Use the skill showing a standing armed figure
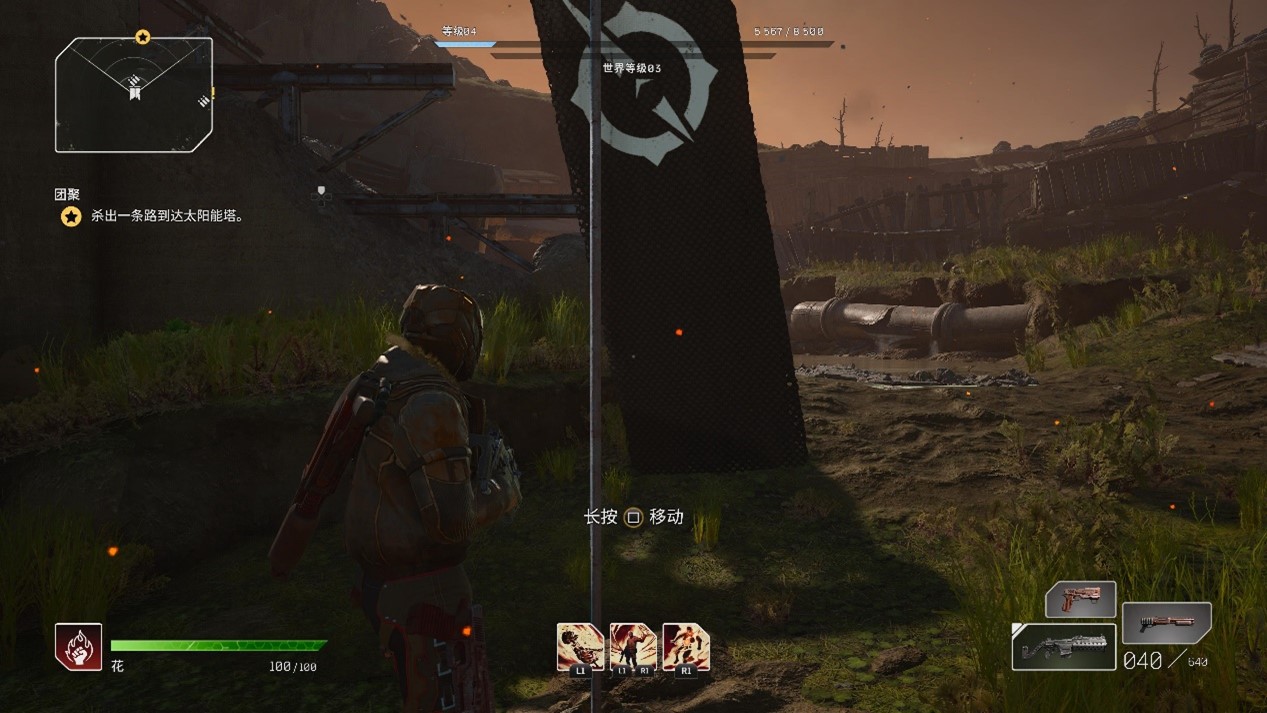The height and width of the screenshot is (713, 1267). tap(633, 646)
